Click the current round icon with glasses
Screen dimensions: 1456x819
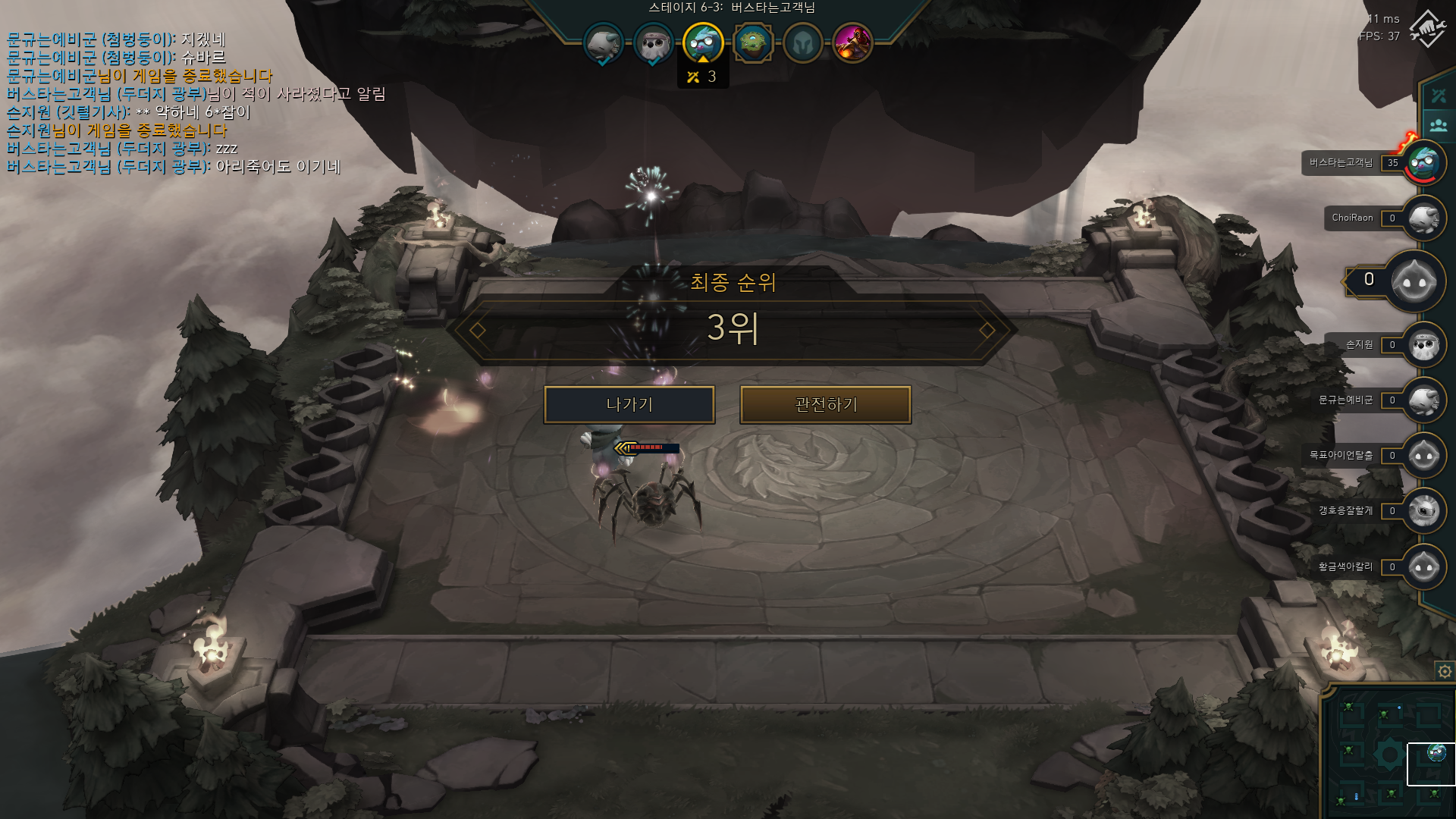click(x=702, y=42)
